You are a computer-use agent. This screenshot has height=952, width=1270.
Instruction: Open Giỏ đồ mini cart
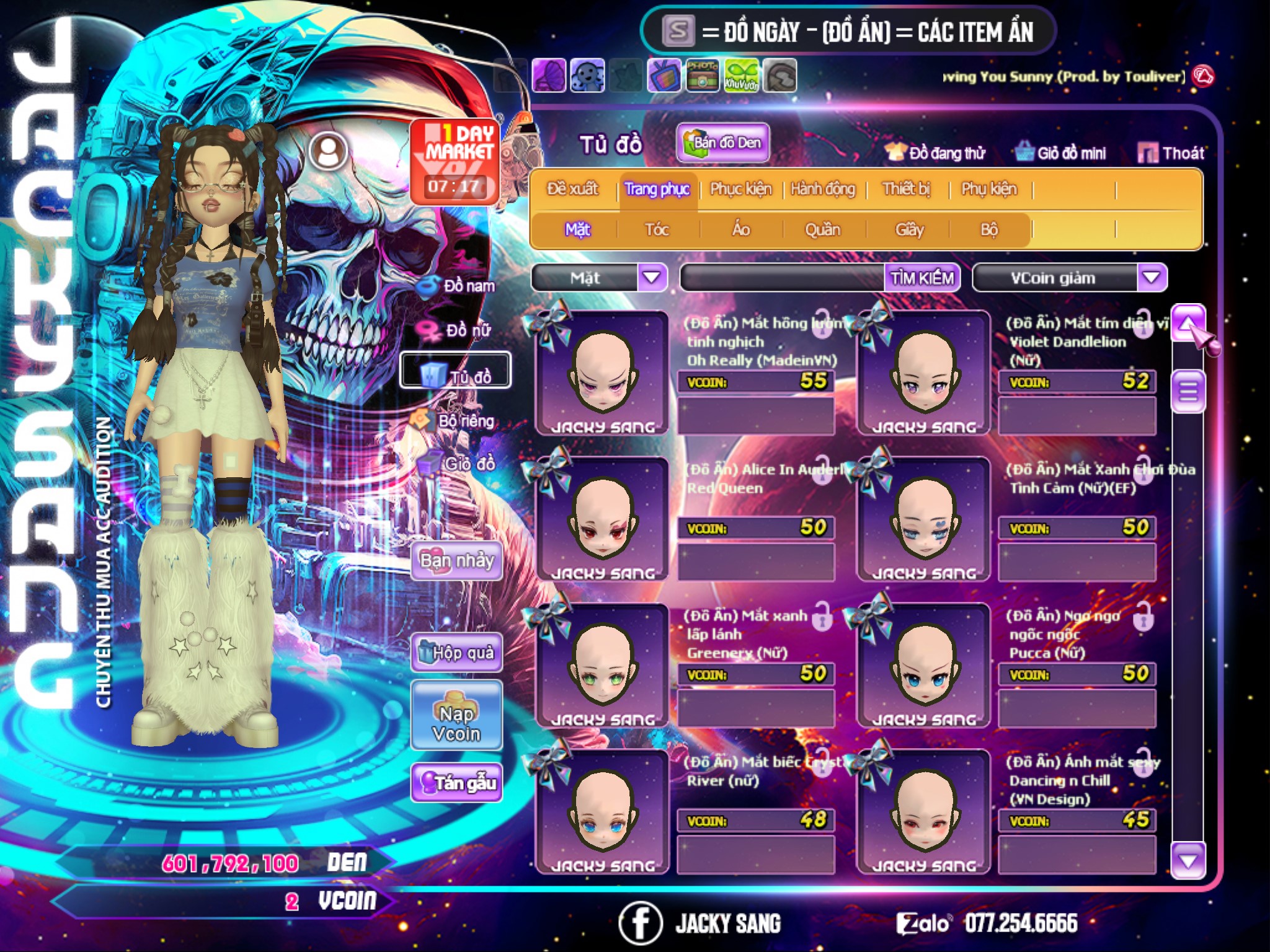(x=1061, y=153)
